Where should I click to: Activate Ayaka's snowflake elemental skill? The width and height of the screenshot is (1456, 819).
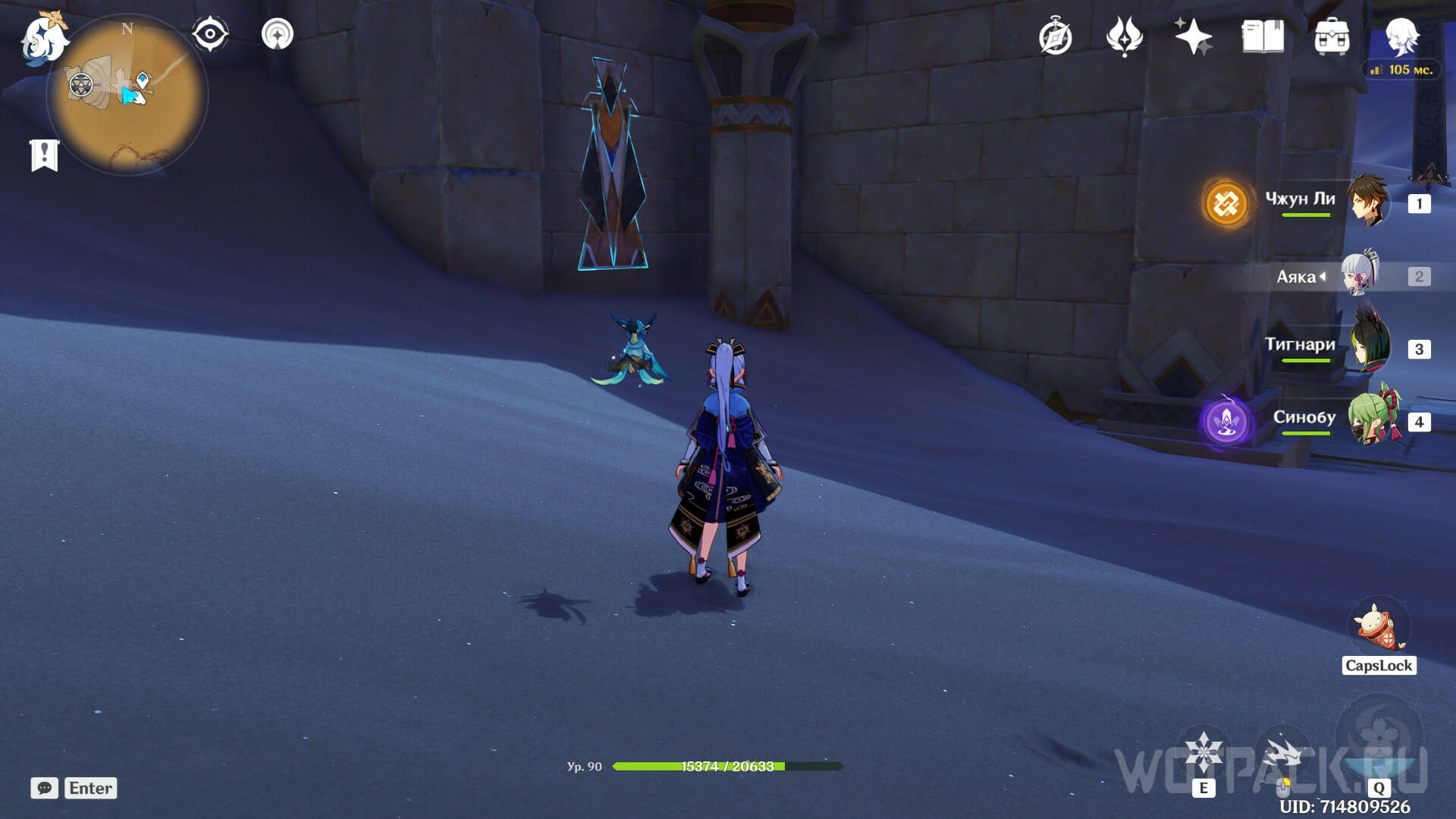[x=1203, y=752]
